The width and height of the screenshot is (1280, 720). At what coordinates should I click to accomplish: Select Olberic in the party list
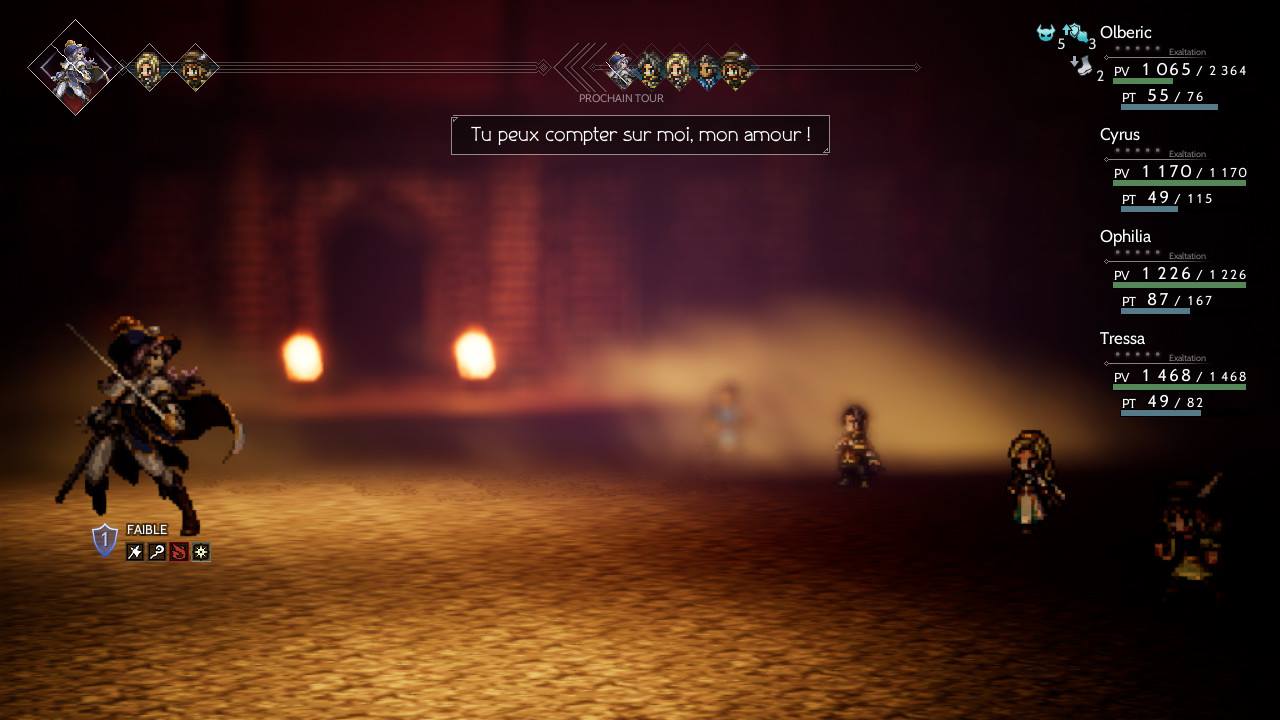pyautogui.click(x=1125, y=33)
